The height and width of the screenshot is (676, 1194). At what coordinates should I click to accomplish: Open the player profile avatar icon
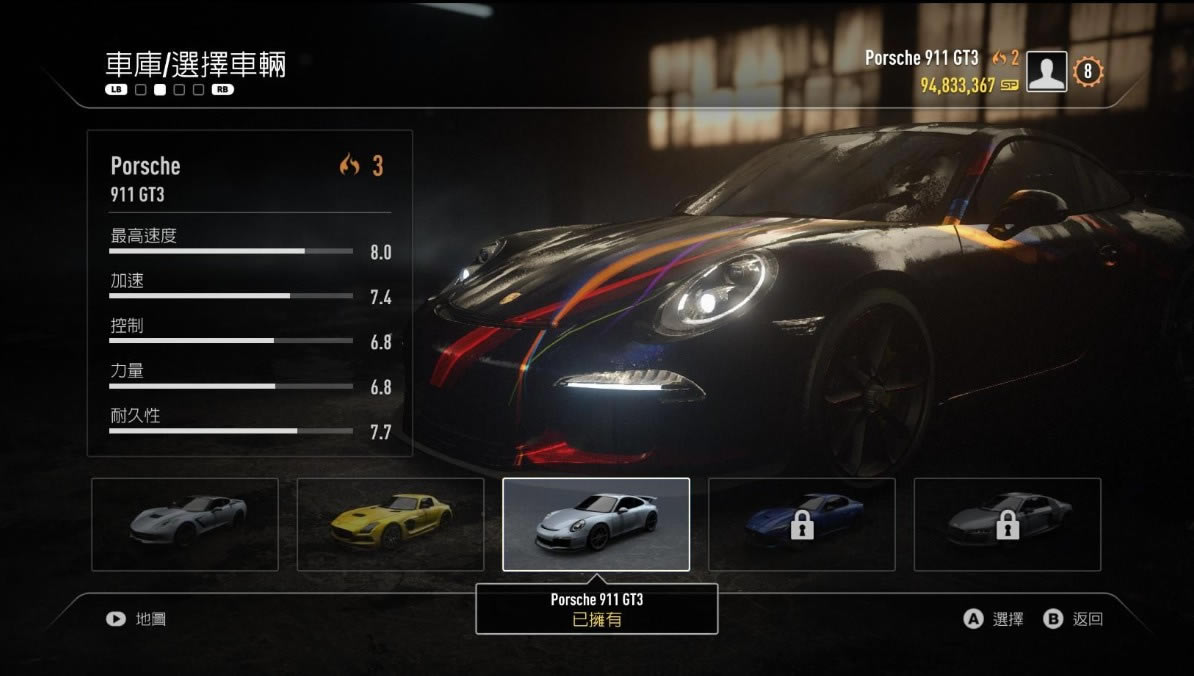point(1047,72)
